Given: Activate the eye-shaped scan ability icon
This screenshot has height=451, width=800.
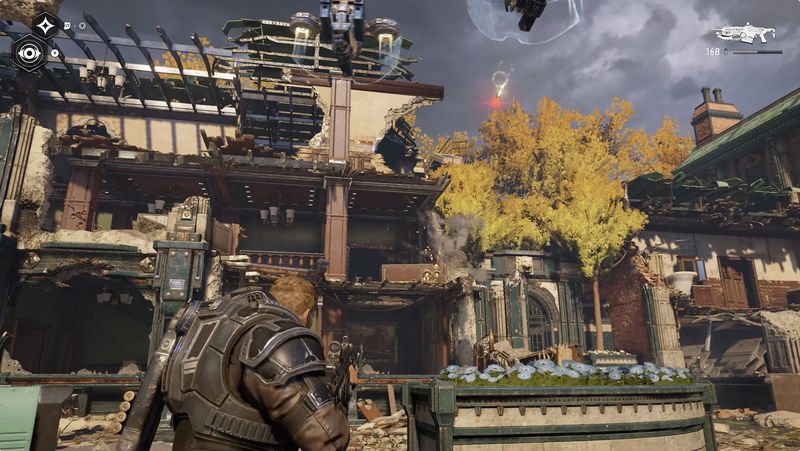Looking at the screenshot, I should coord(29,53).
